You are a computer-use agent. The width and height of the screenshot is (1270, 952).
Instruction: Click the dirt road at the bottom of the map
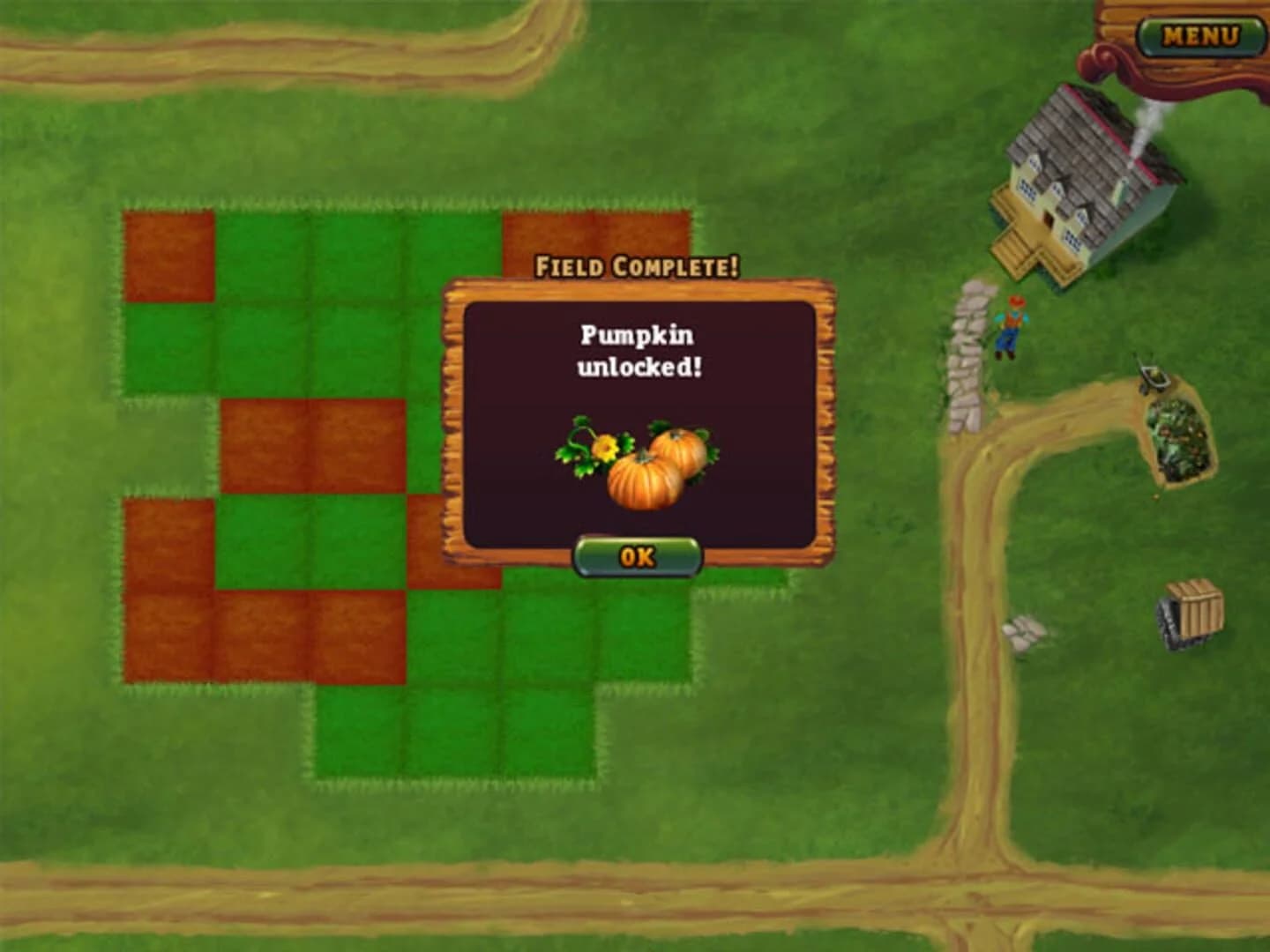(x=529, y=890)
